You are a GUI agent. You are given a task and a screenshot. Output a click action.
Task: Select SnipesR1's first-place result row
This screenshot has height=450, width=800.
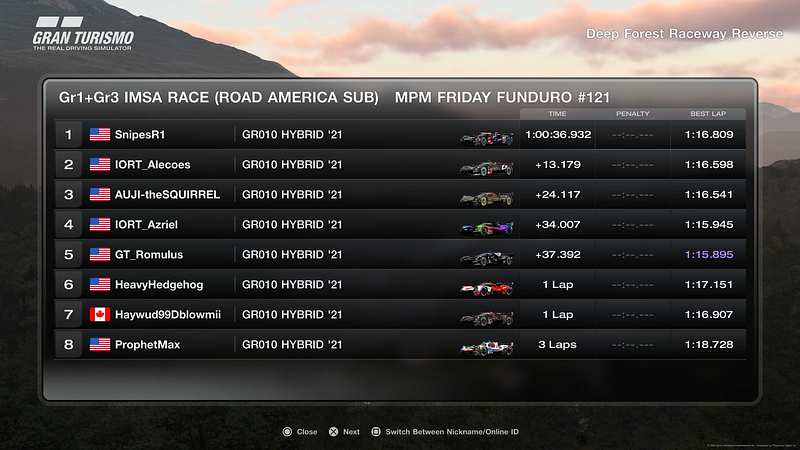[400, 134]
